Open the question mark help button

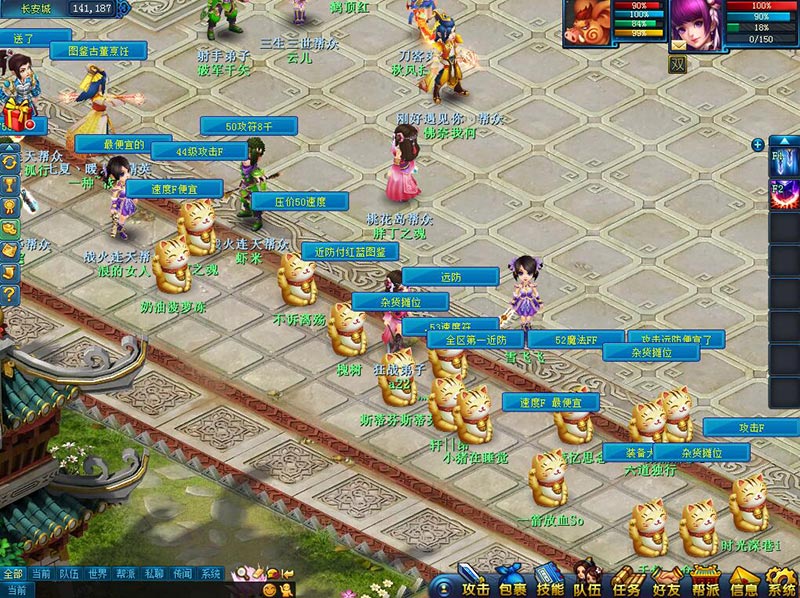pos(9,295)
